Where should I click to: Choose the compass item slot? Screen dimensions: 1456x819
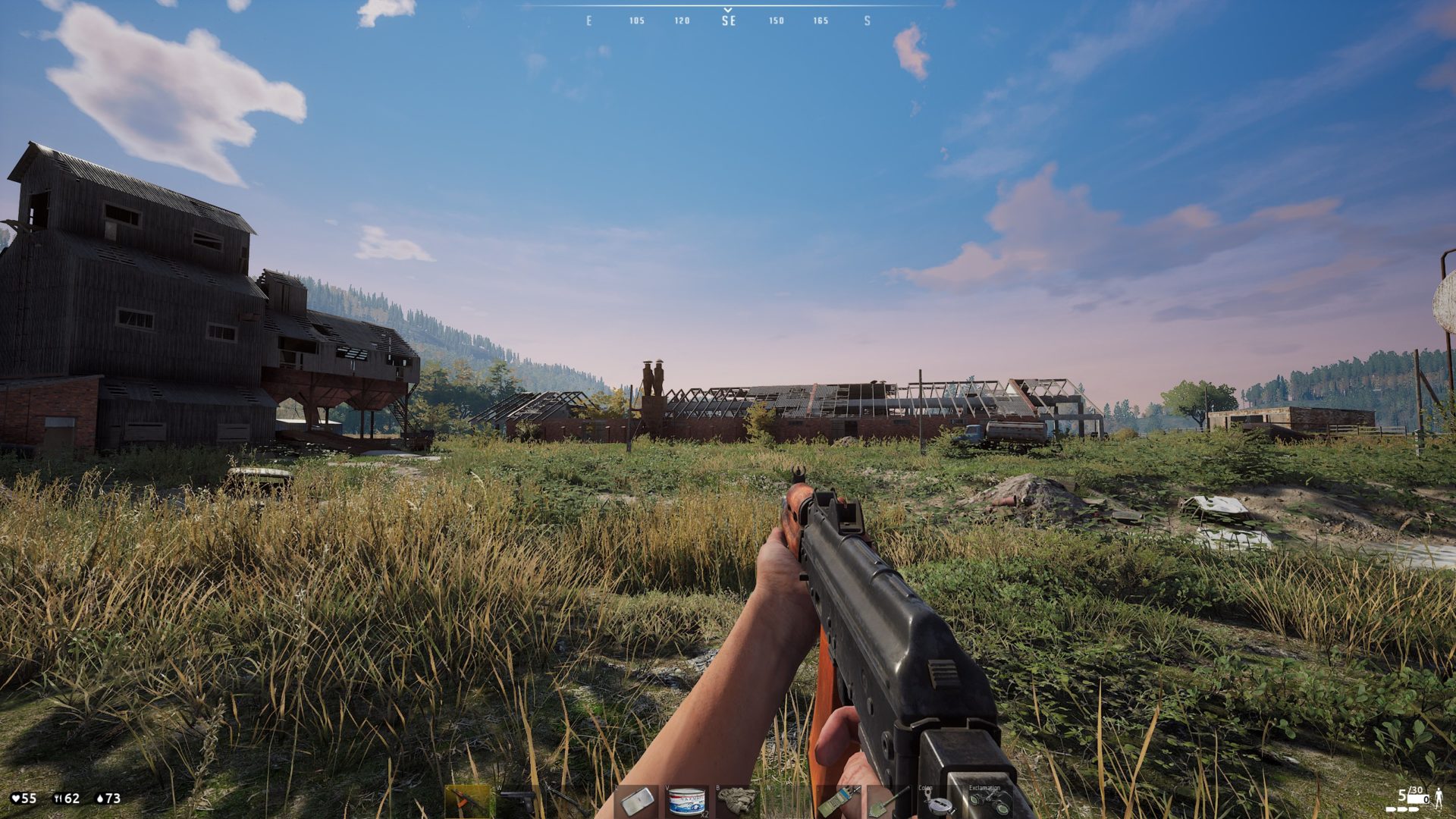tap(937, 802)
